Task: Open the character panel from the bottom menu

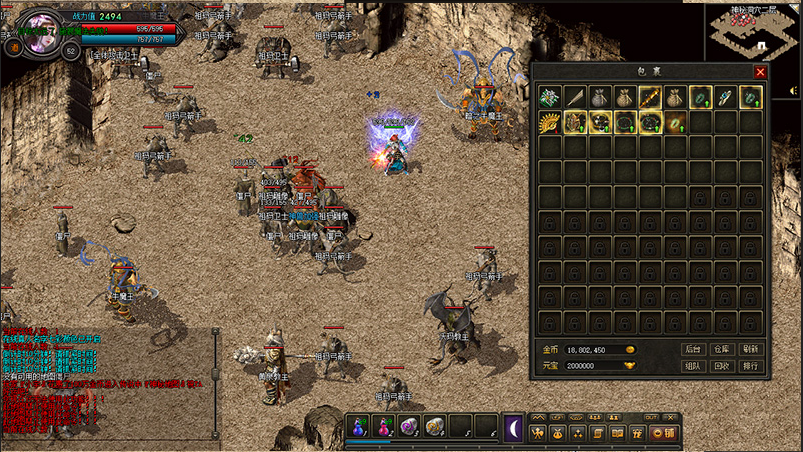Action: tap(539, 433)
